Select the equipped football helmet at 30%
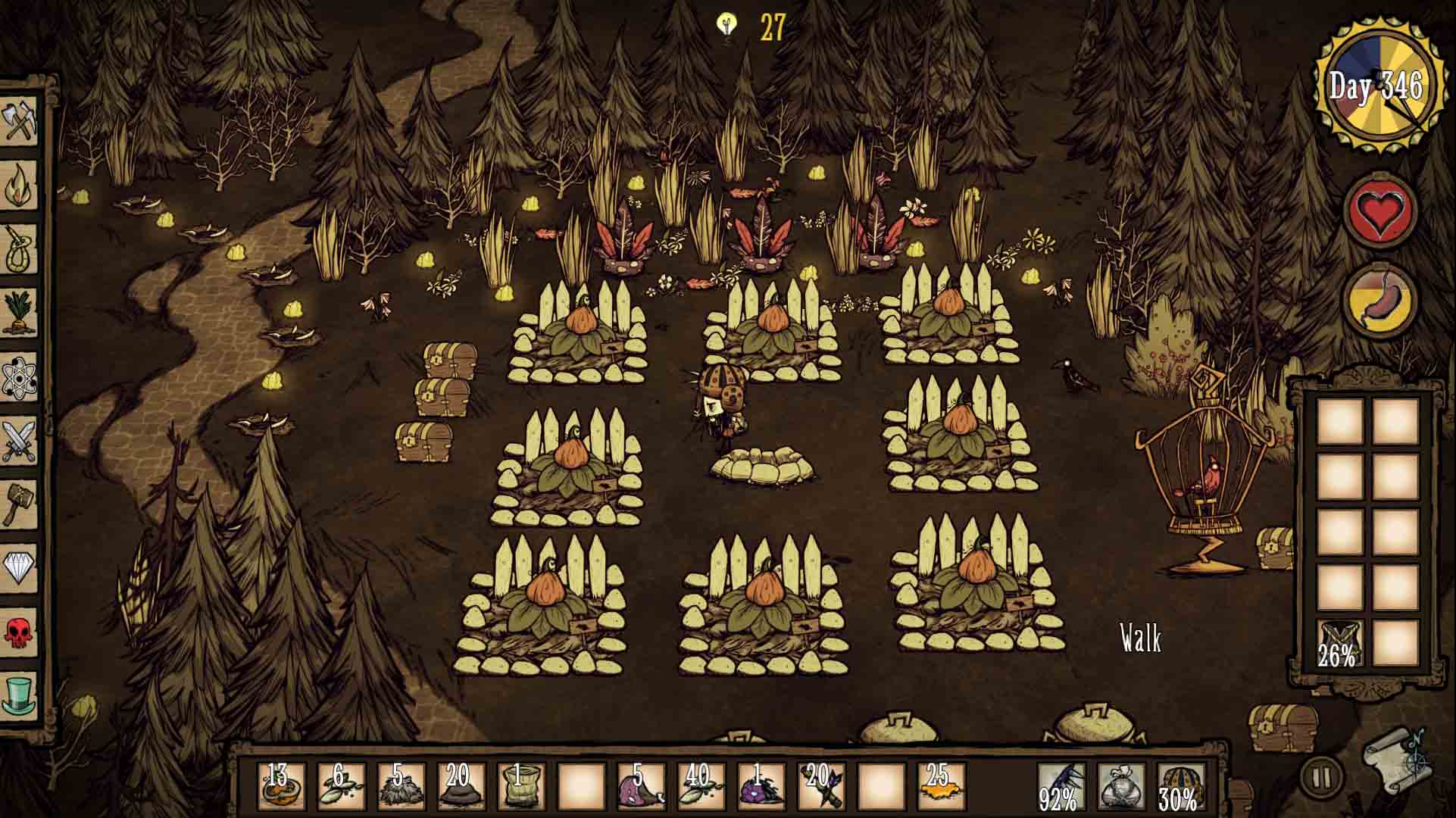This screenshot has width=1456, height=818. 1179,786
